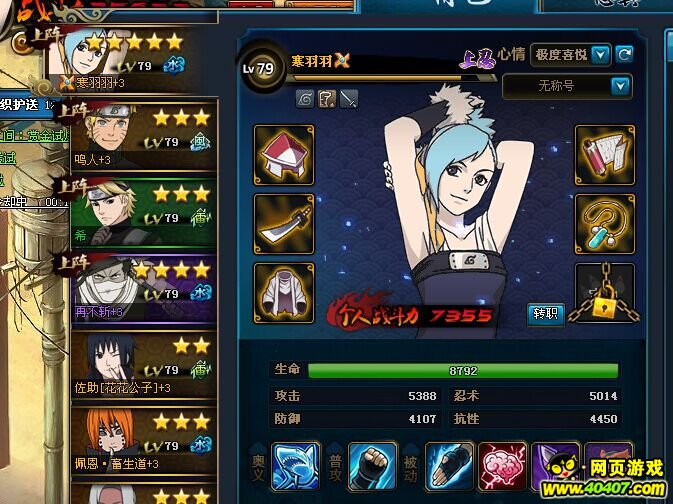
Task: Select the shark ultimate skill icon
Action: click(296, 466)
